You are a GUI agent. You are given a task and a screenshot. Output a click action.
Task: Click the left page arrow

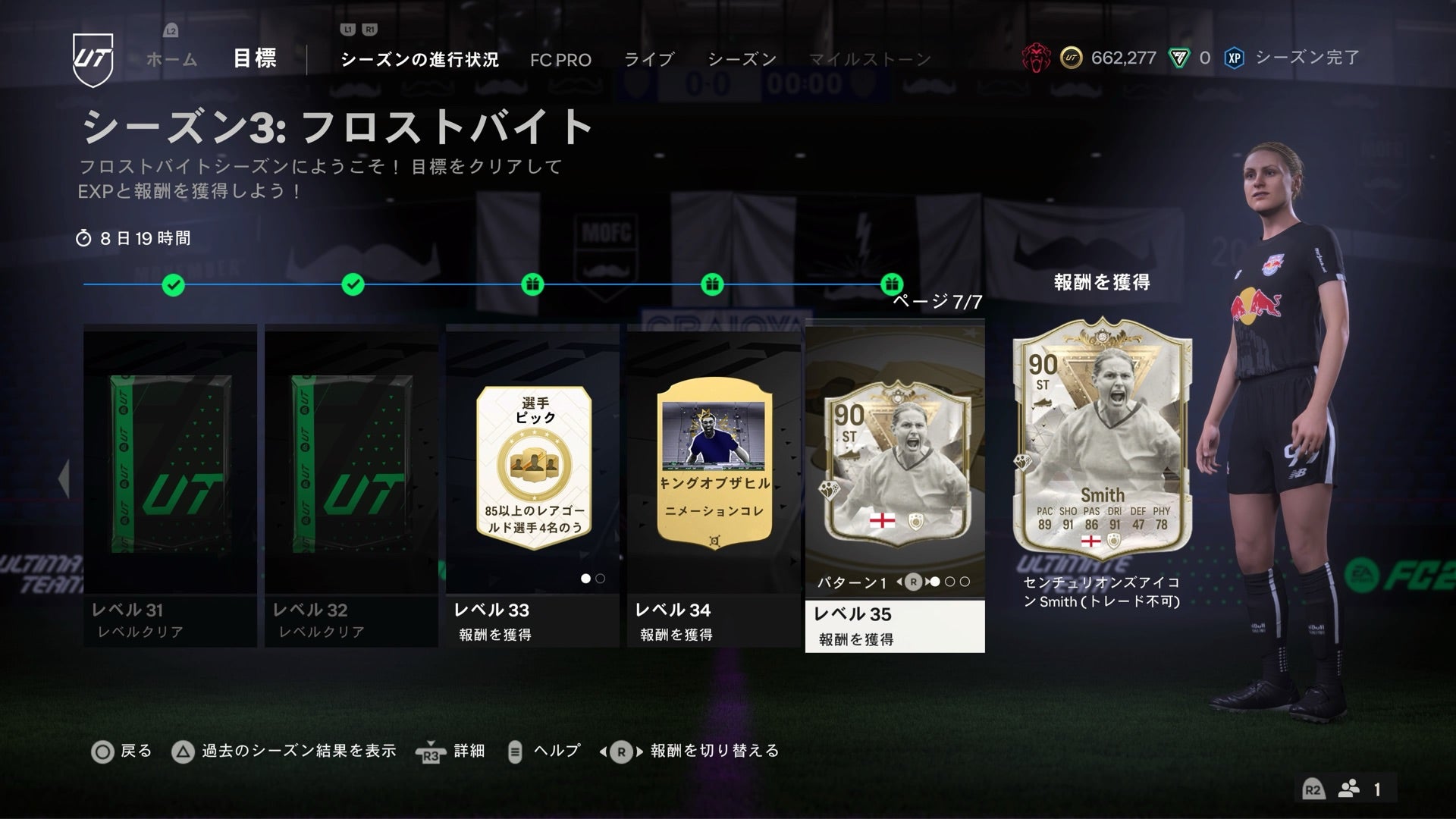64,478
